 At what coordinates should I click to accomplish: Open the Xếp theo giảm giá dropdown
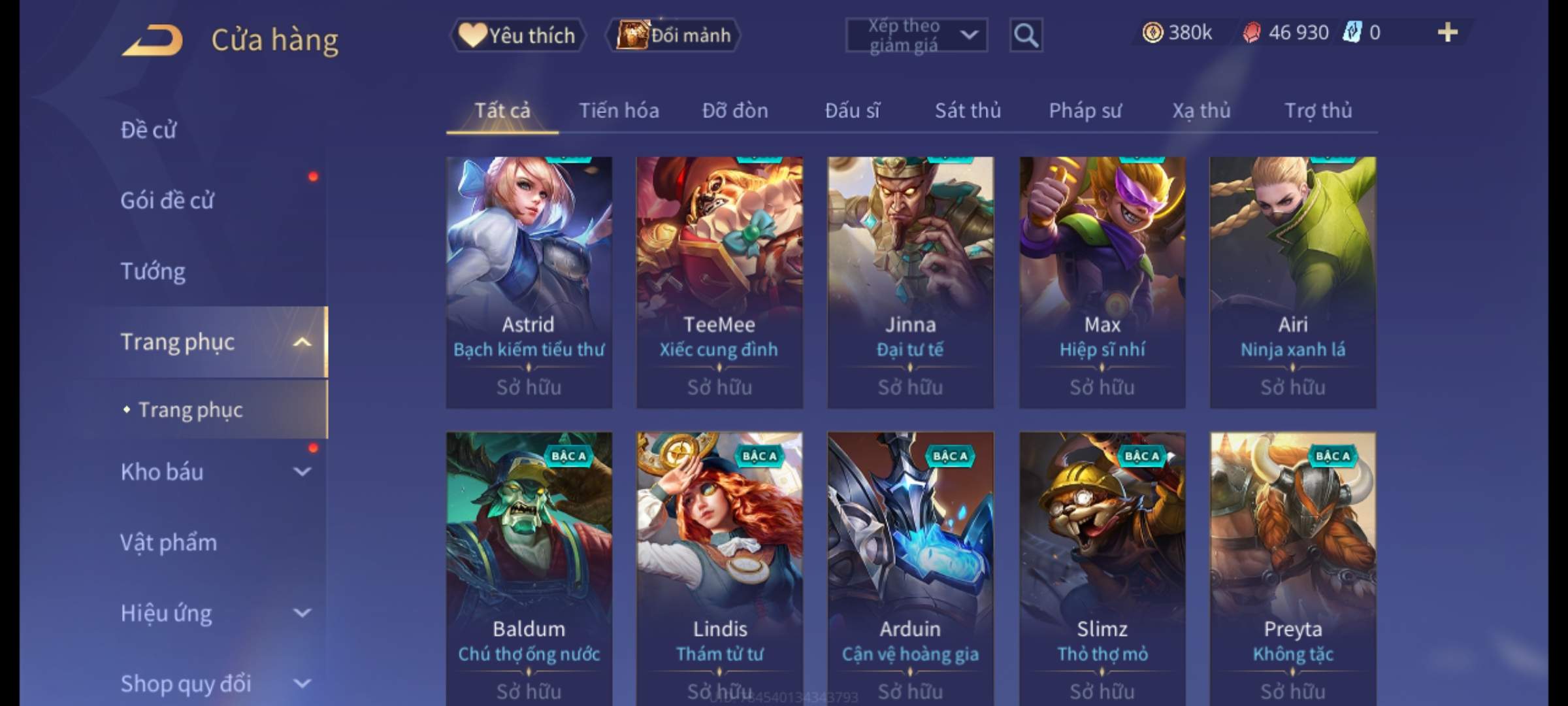coord(916,35)
